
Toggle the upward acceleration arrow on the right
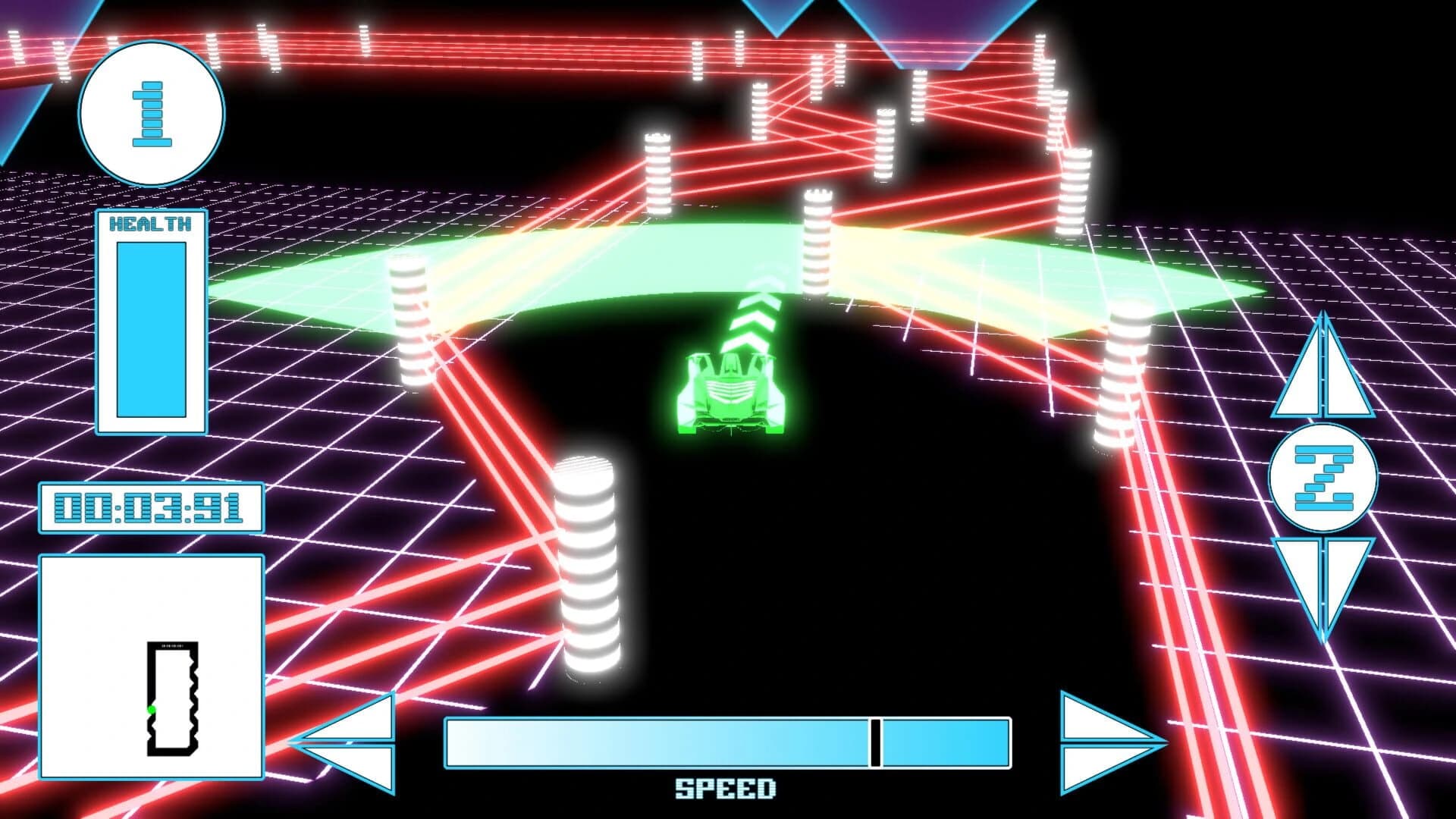pos(1323,372)
